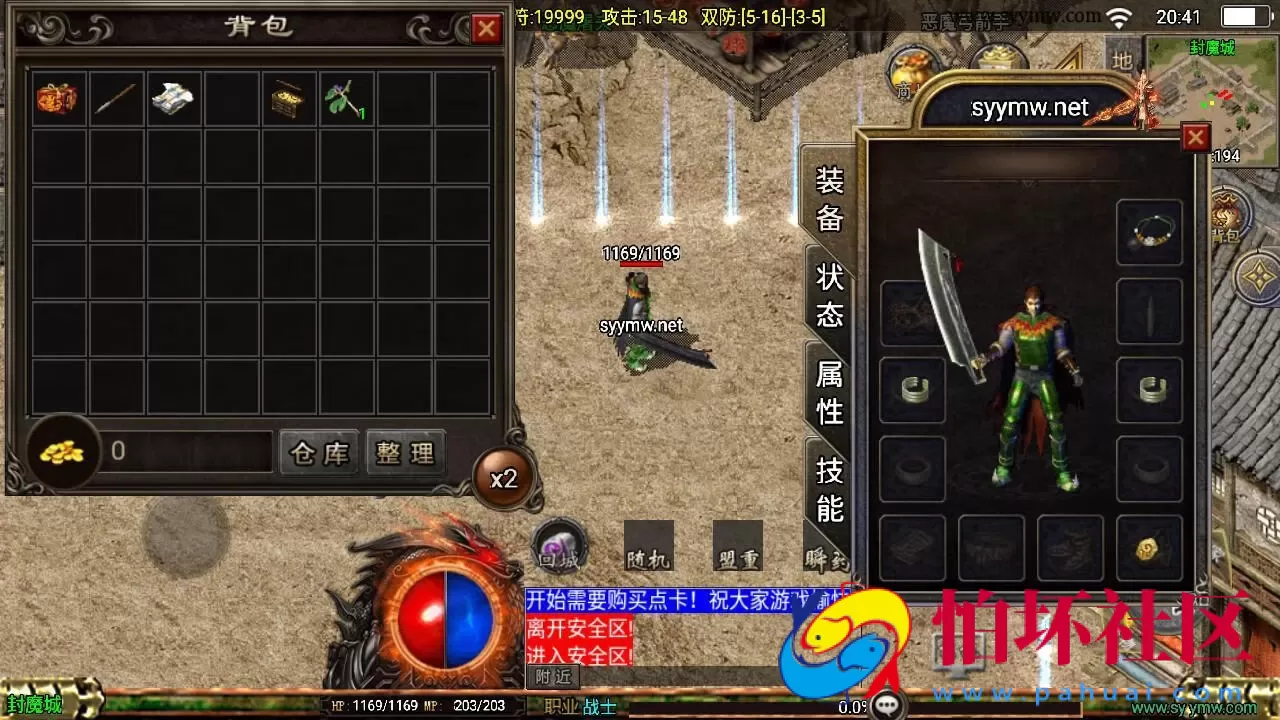Tap the gold coin currency icon
The height and width of the screenshot is (720, 1280).
tap(62, 452)
